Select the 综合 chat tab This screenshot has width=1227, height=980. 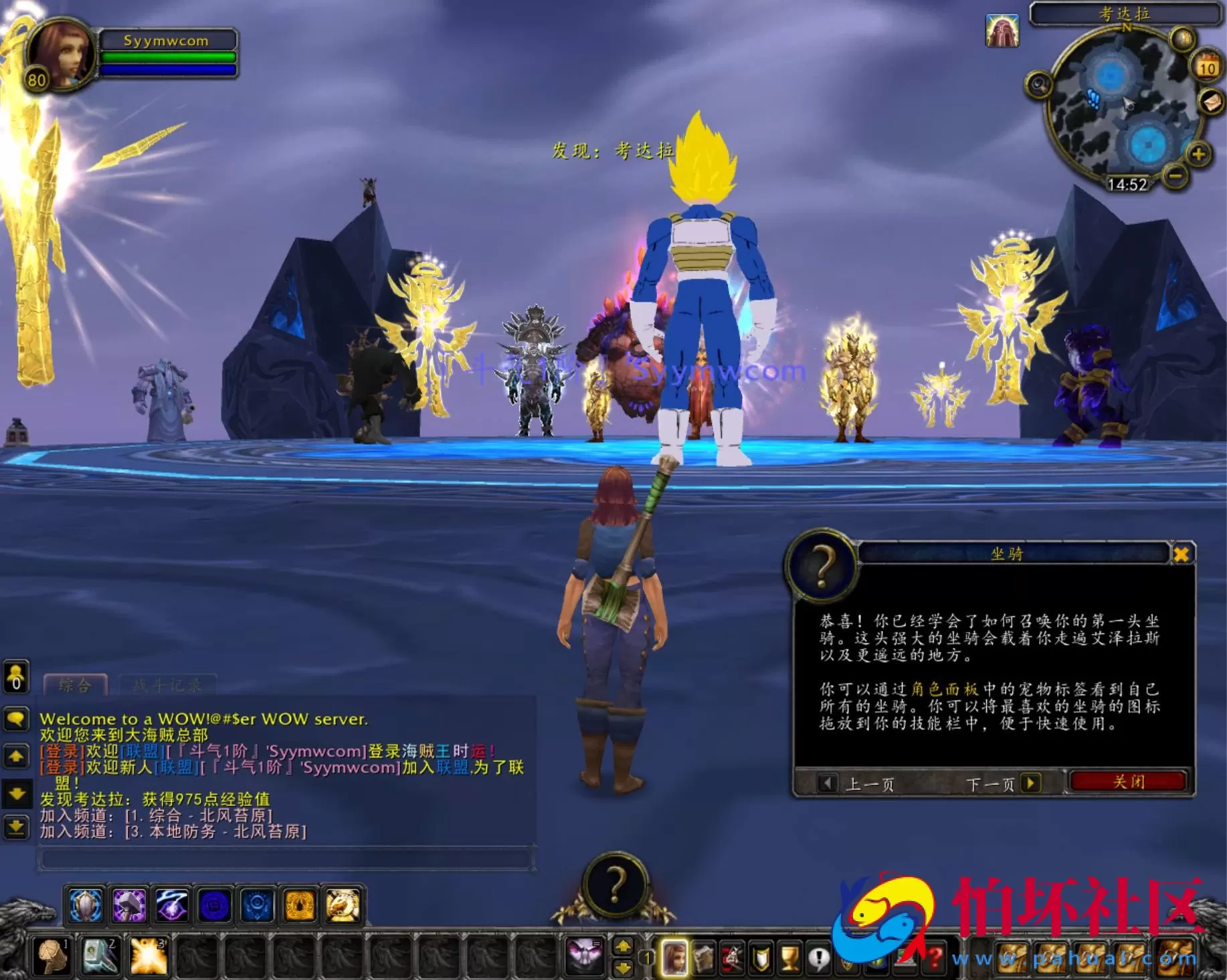(x=74, y=685)
